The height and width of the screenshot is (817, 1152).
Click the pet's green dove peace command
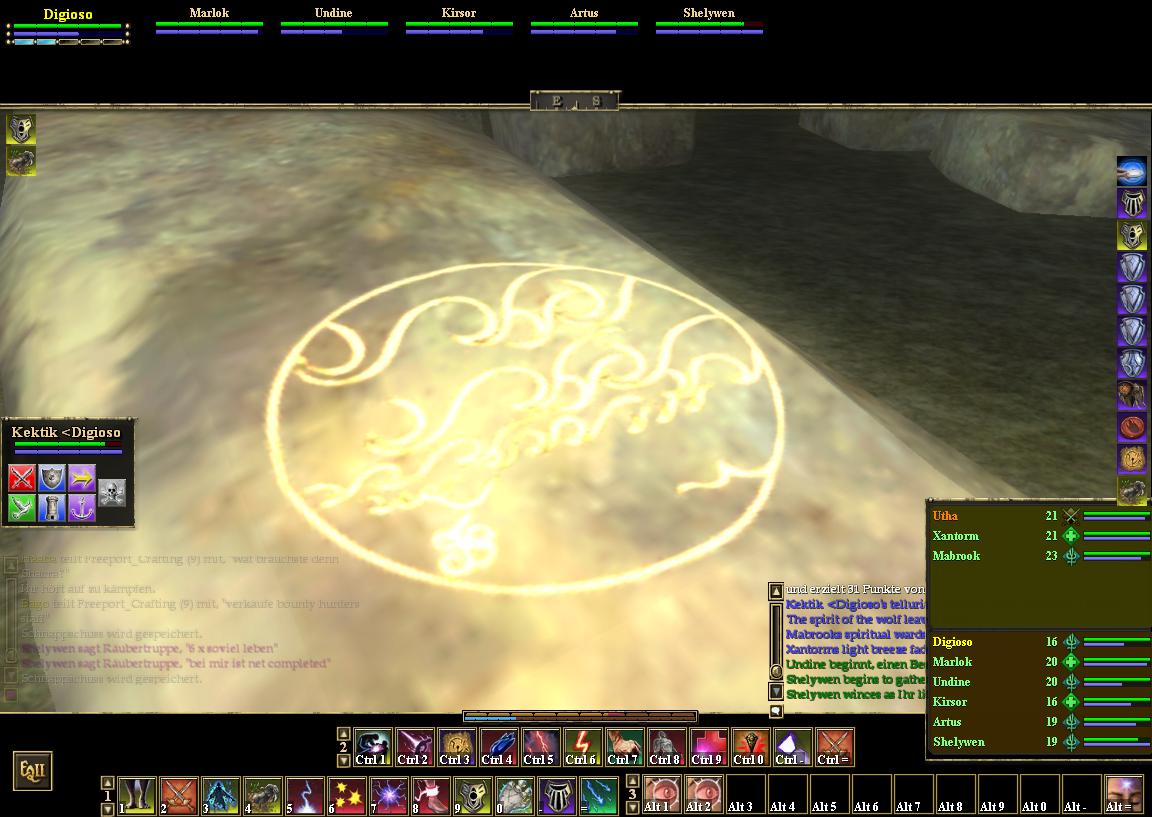point(22,508)
